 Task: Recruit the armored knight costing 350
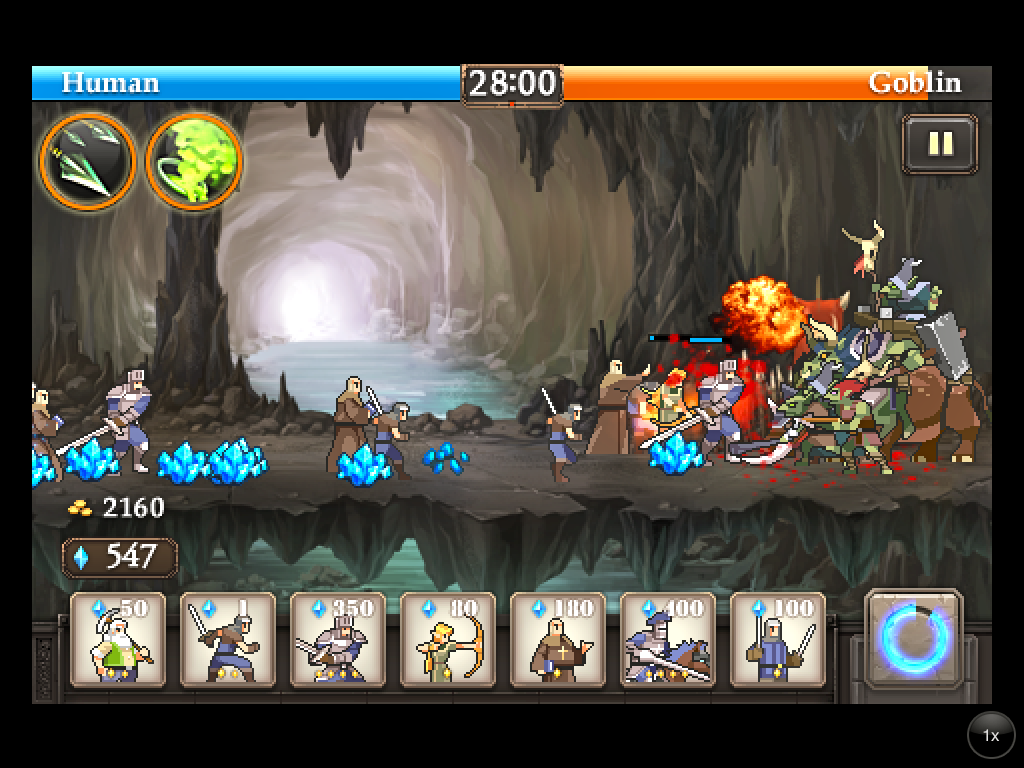338,640
